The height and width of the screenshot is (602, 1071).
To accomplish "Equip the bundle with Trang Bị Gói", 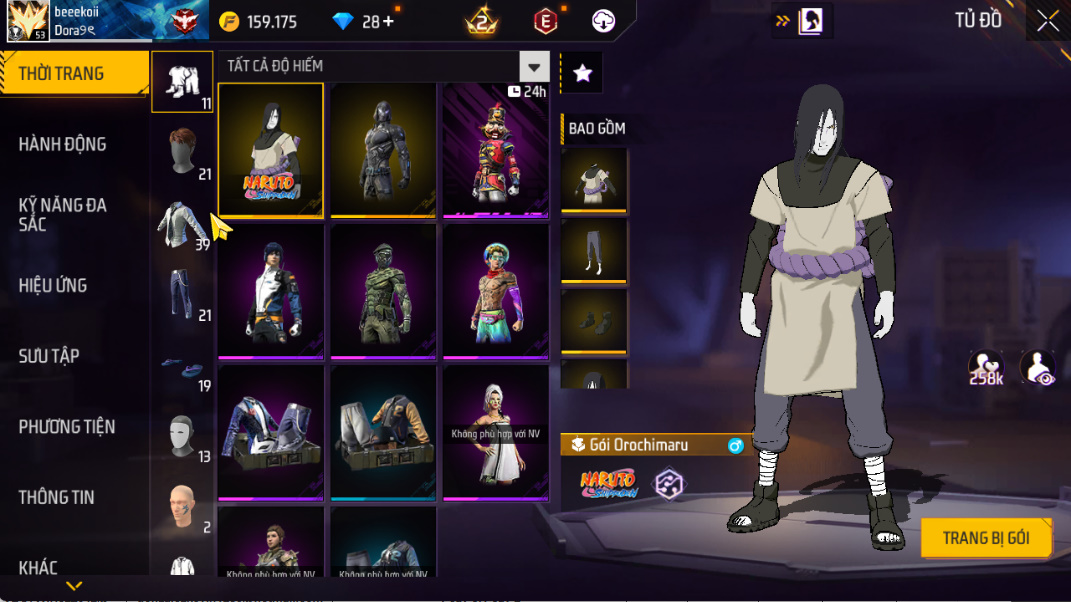I will 986,538.
